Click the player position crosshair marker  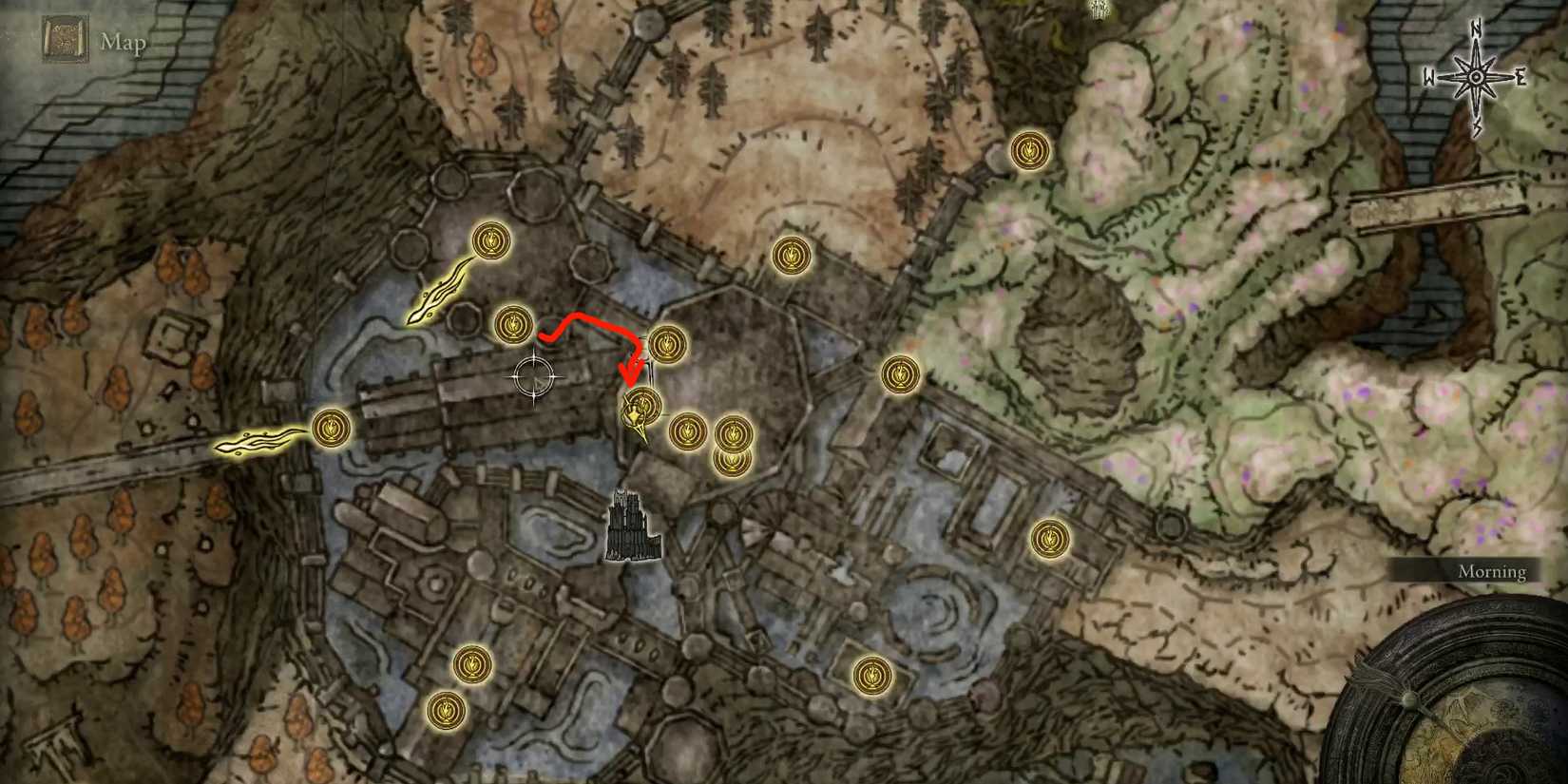pyautogui.click(x=536, y=376)
